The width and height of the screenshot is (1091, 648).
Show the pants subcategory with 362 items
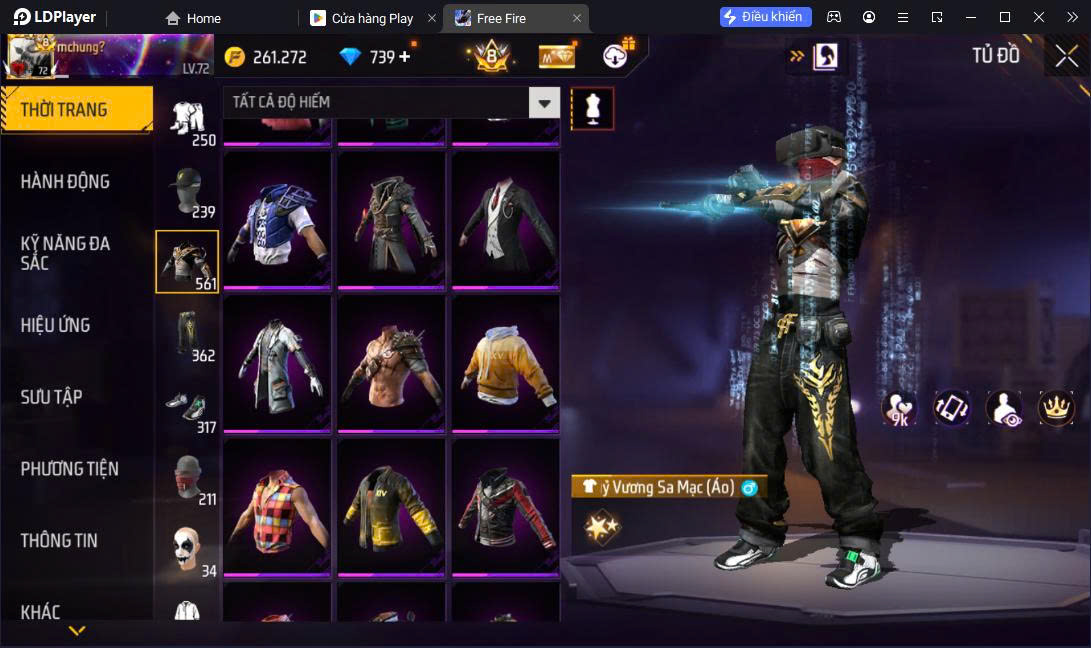coord(187,334)
